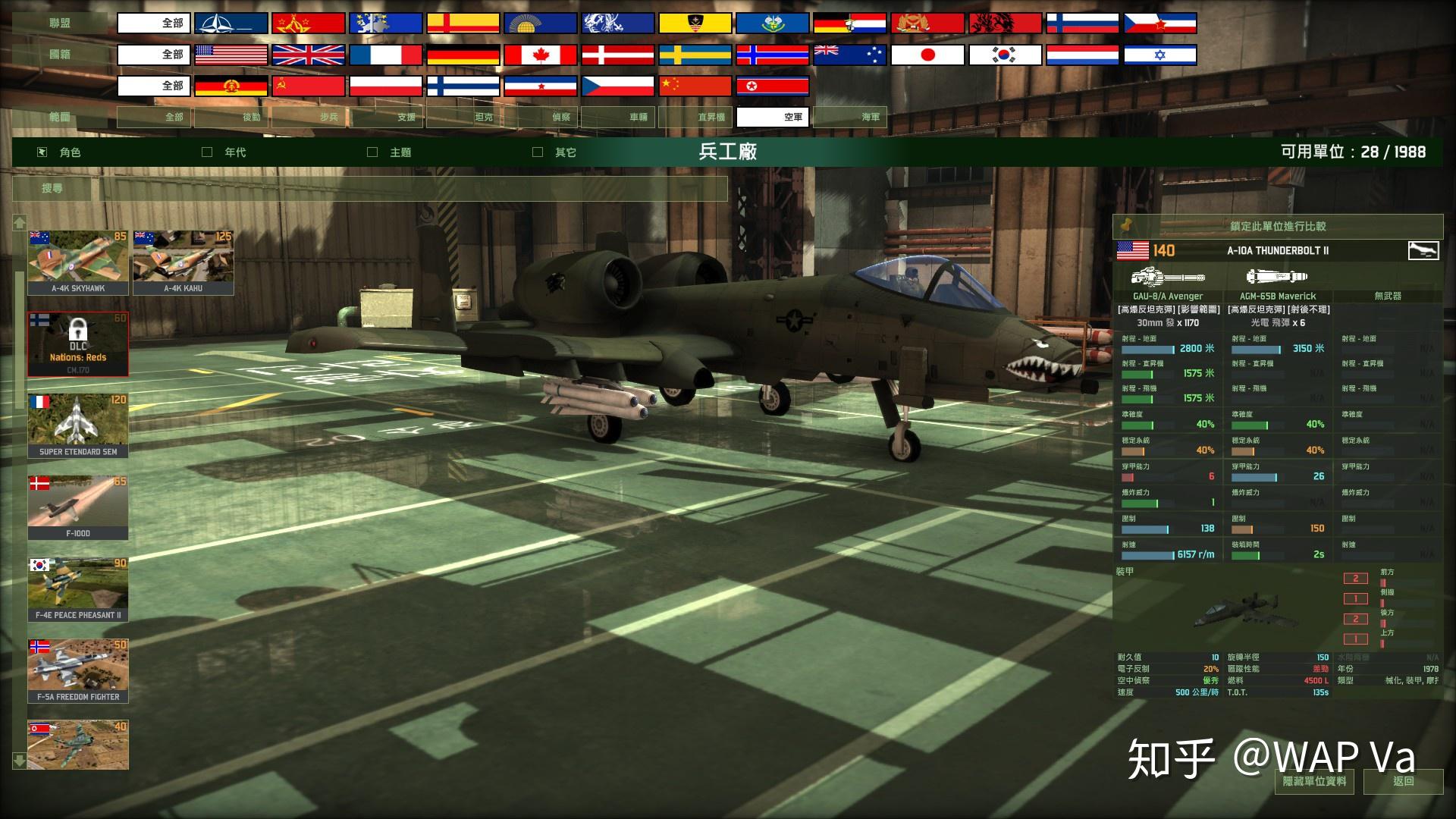
Task: Enable the 主題 checkbox
Action: pos(372,152)
